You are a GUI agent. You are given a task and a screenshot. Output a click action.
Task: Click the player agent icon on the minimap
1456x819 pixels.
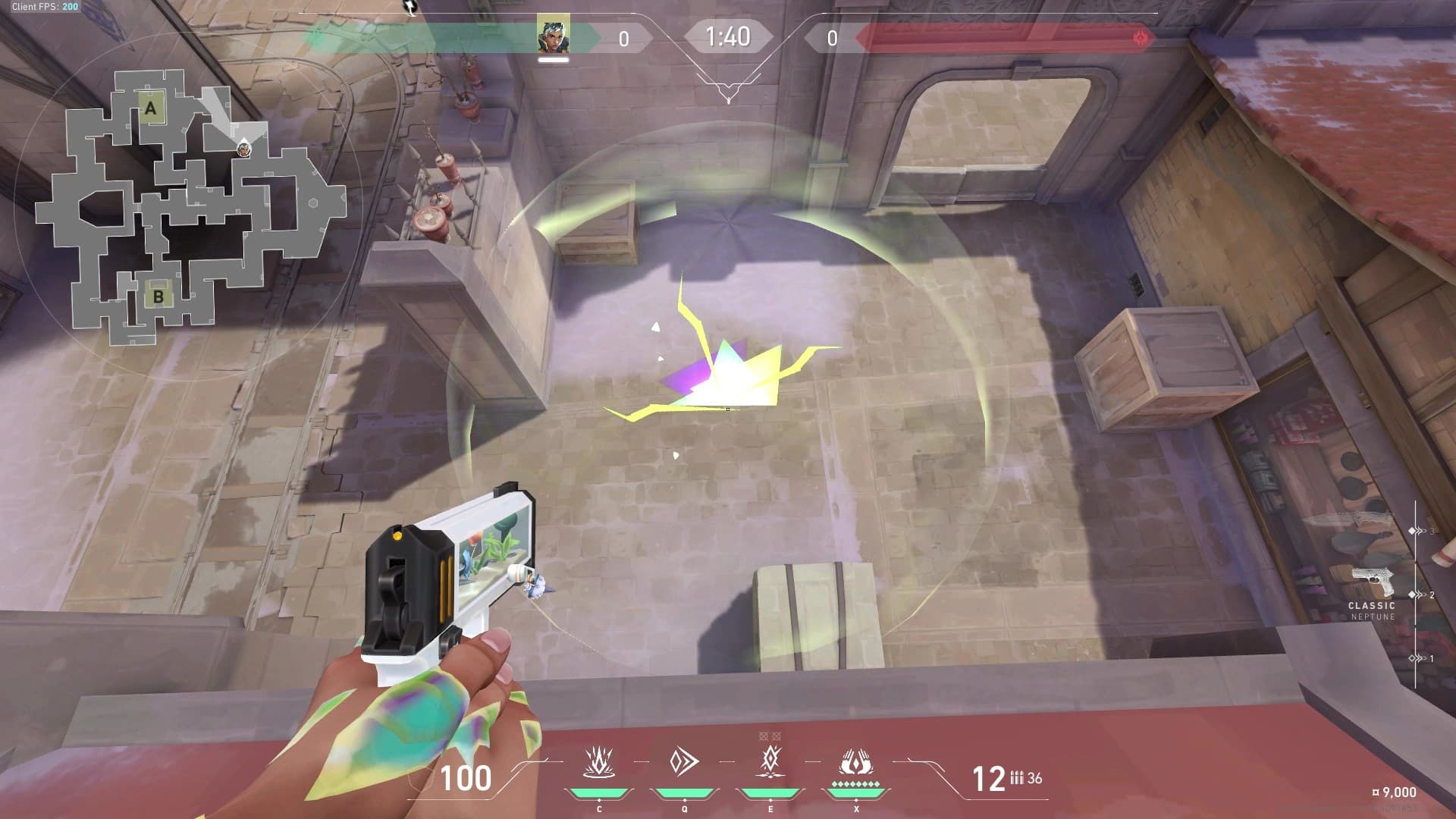[x=243, y=149]
